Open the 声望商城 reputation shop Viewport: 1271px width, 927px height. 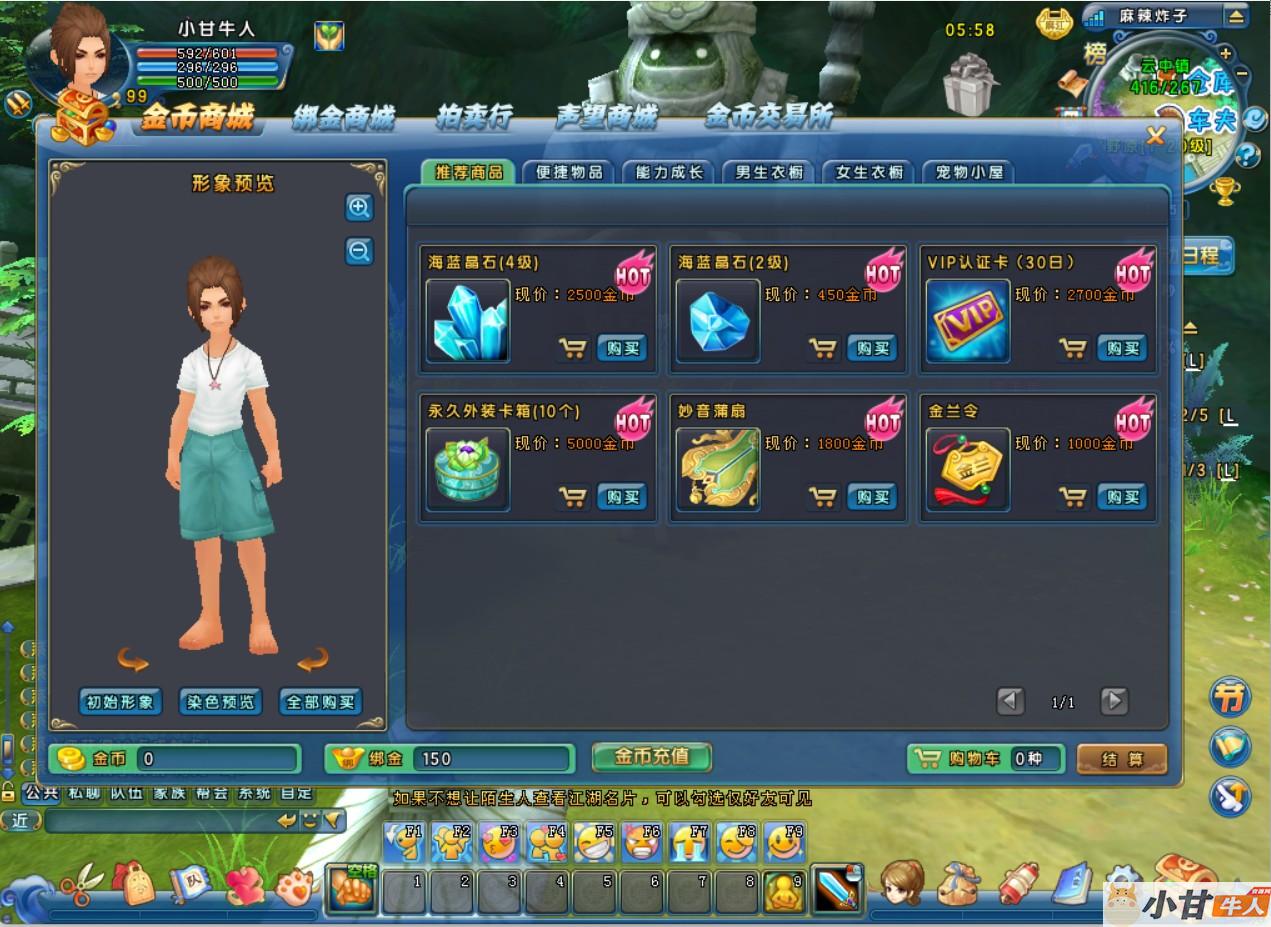click(606, 118)
